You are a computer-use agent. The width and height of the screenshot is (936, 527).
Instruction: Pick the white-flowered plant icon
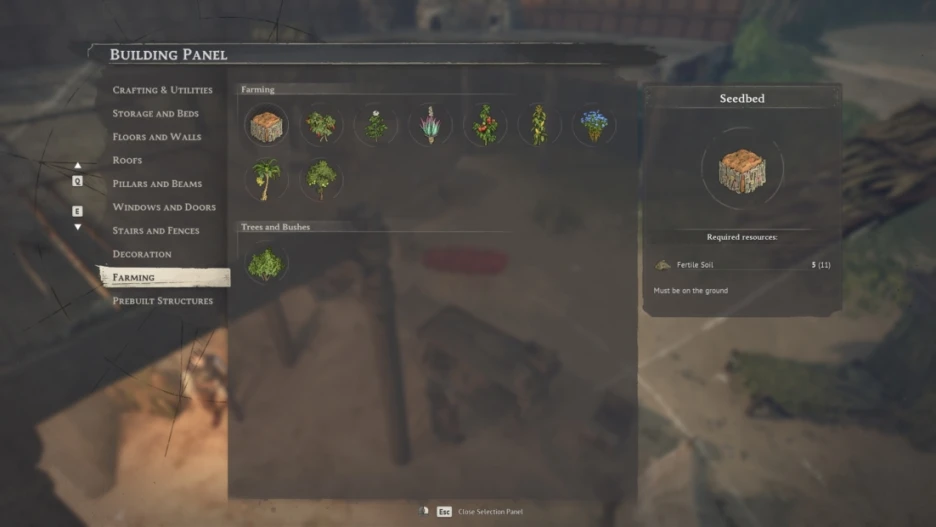click(376, 126)
